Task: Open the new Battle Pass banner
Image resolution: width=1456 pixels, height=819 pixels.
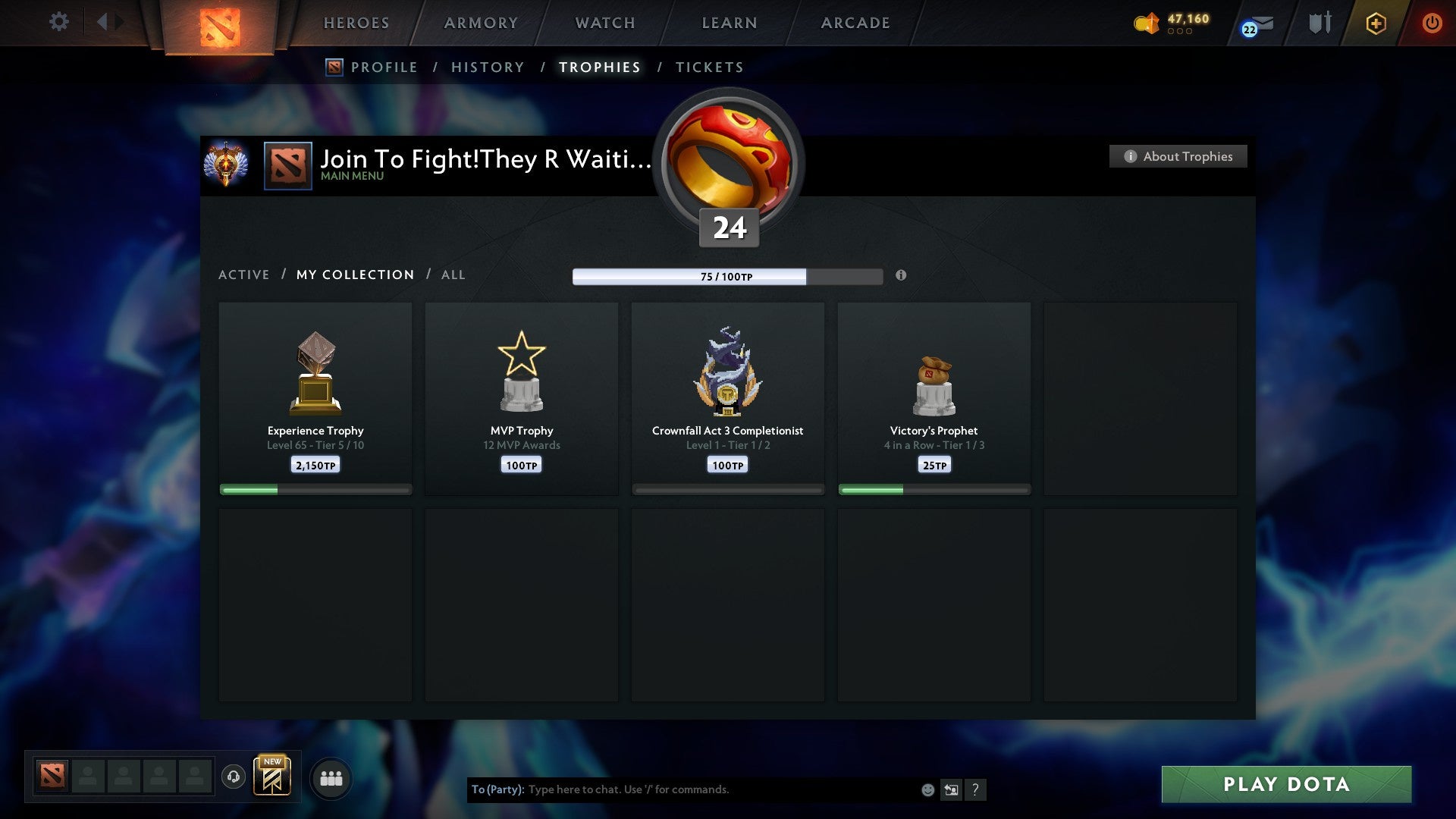Action: 273,777
